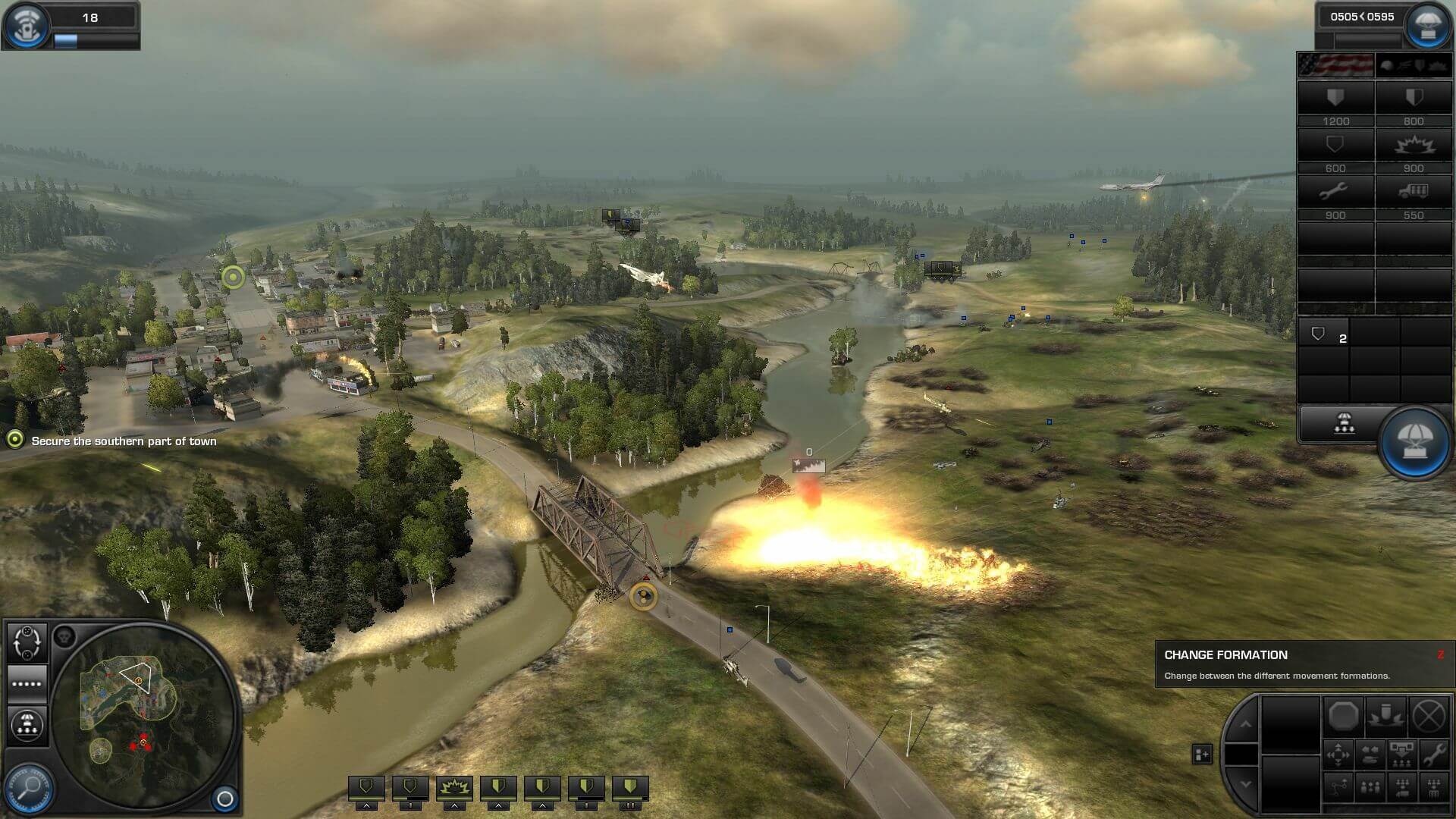This screenshot has width=1456, height=819.
Task: Click the five-dots button beside minimap
Action: pyautogui.click(x=27, y=683)
